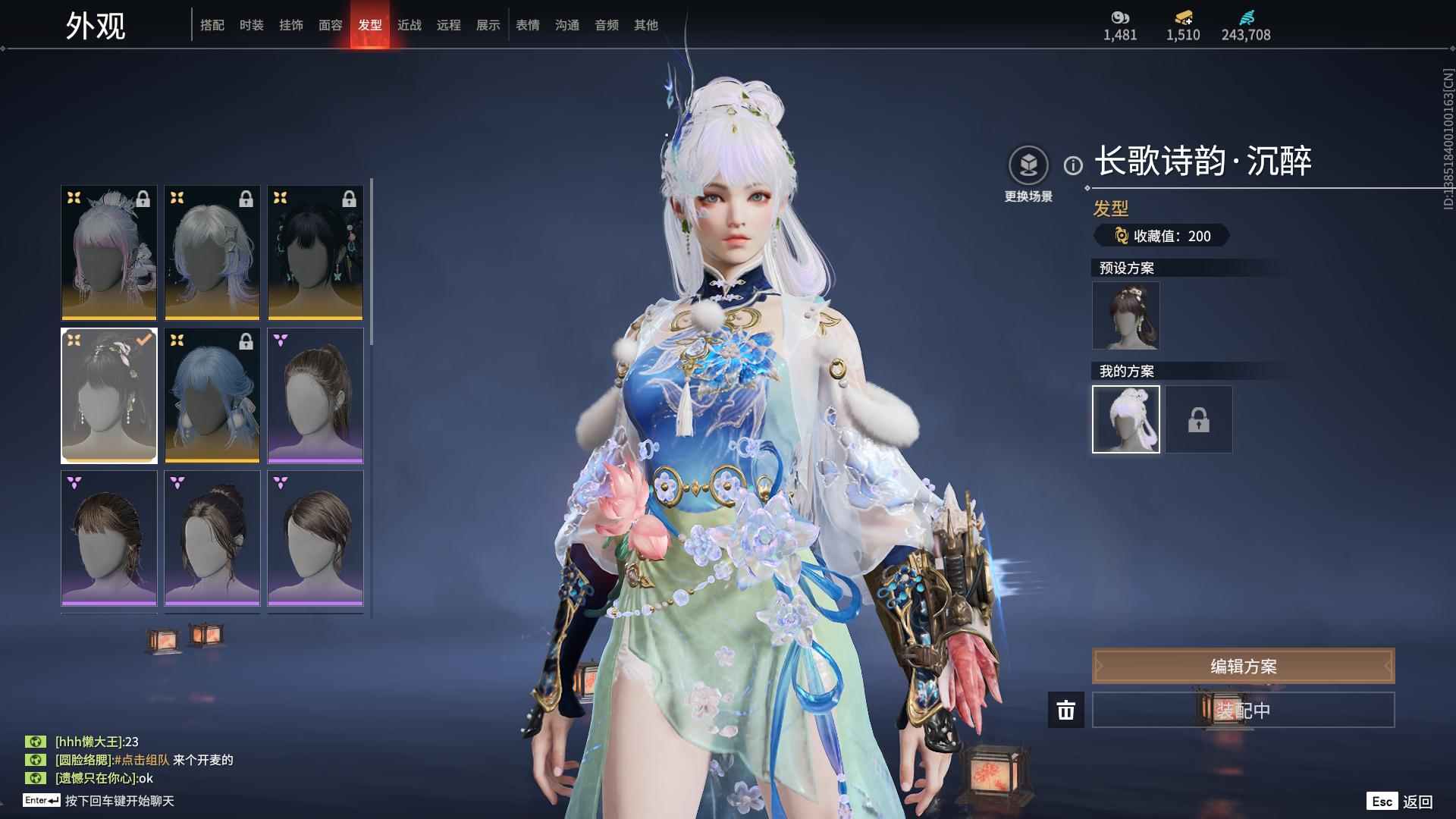Image resolution: width=1456 pixels, height=819 pixels.
Task: Switch to the 面容 tab
Action: 331,25
